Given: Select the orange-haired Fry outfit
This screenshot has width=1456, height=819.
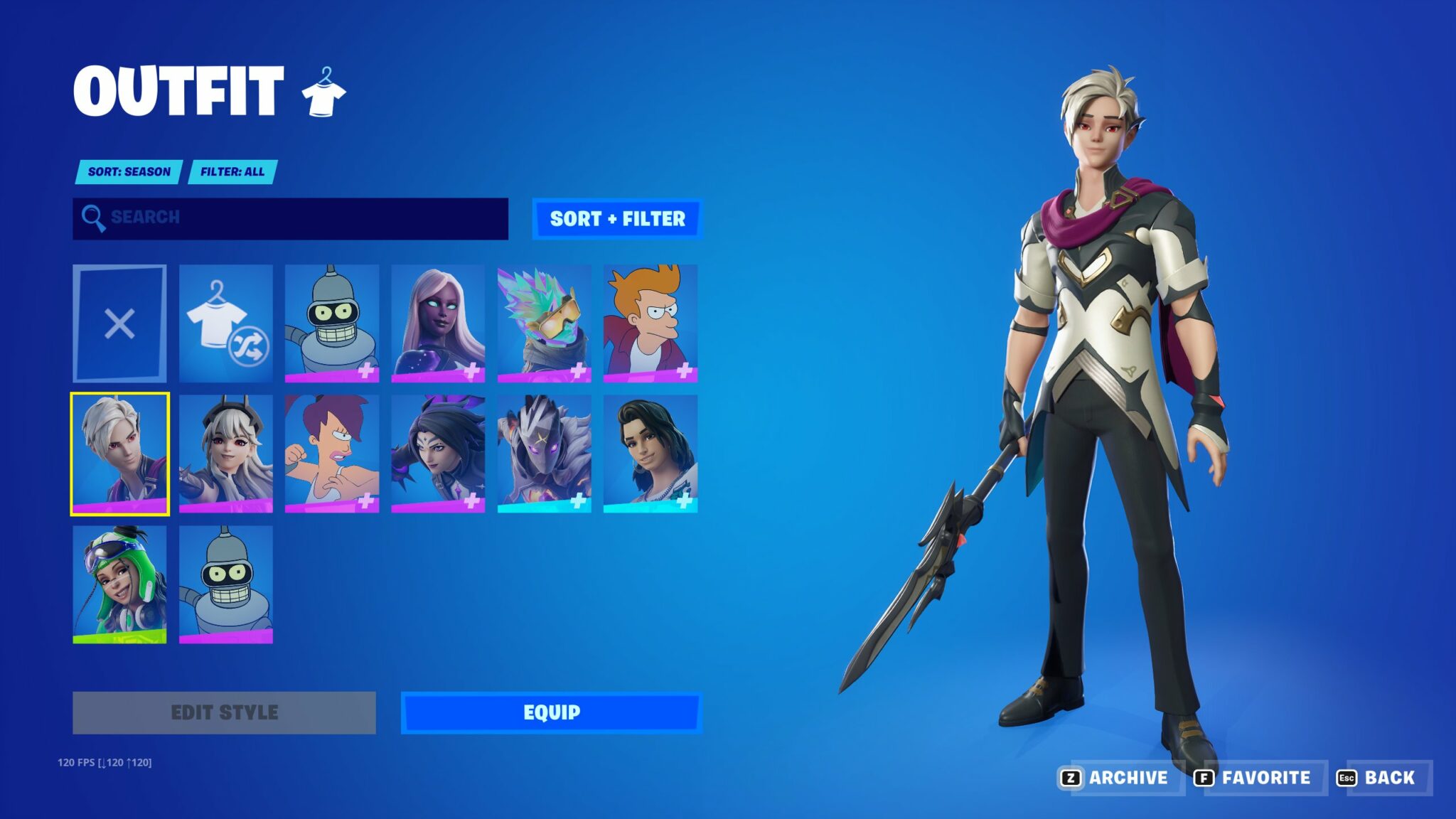Looking at the screenshot, I should pos(650,323).
